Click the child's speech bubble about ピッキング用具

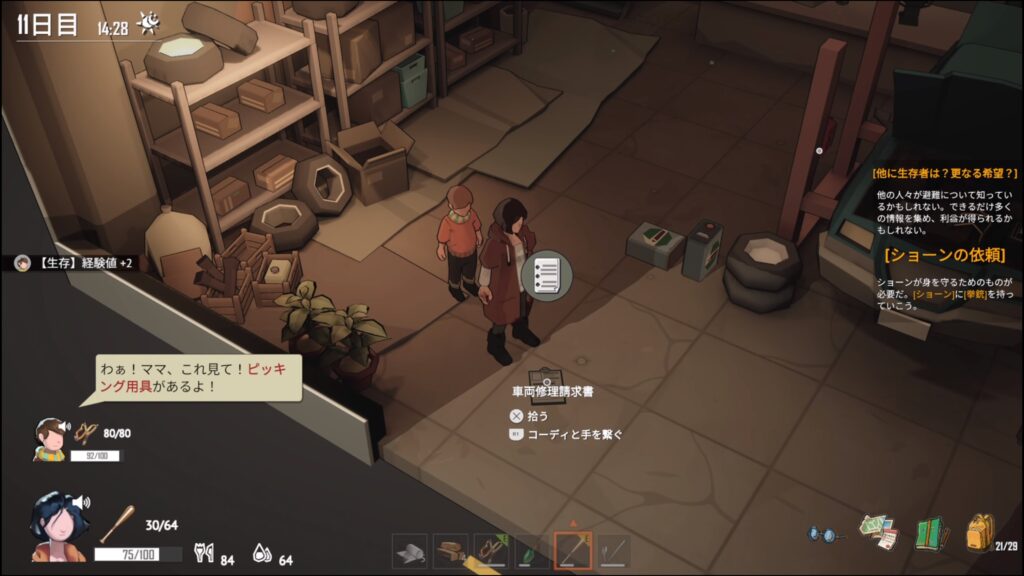coord(198,378)
